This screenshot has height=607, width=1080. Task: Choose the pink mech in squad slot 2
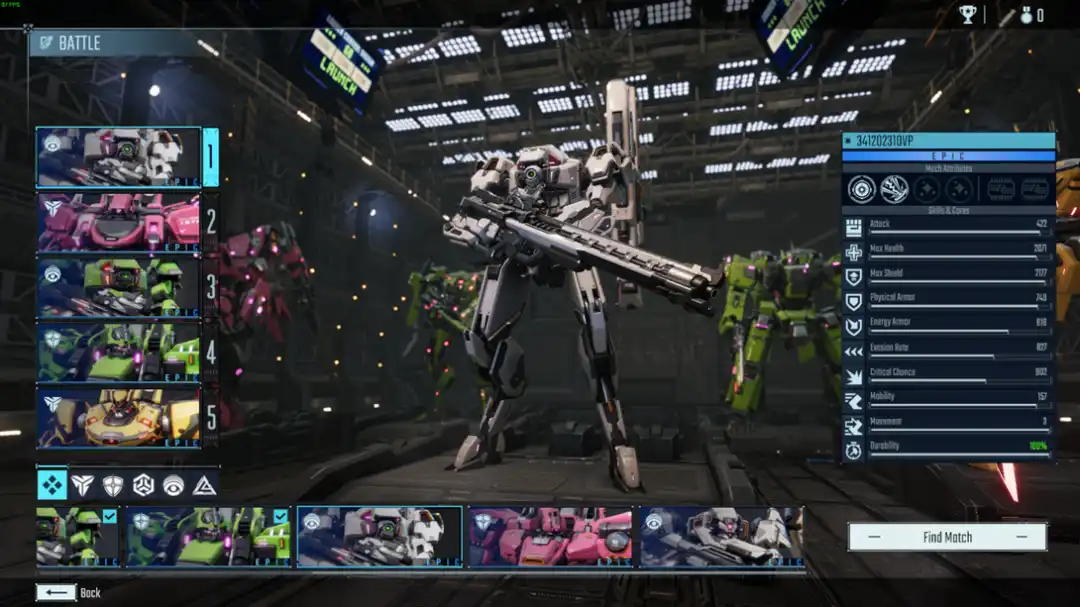(118, 222)
